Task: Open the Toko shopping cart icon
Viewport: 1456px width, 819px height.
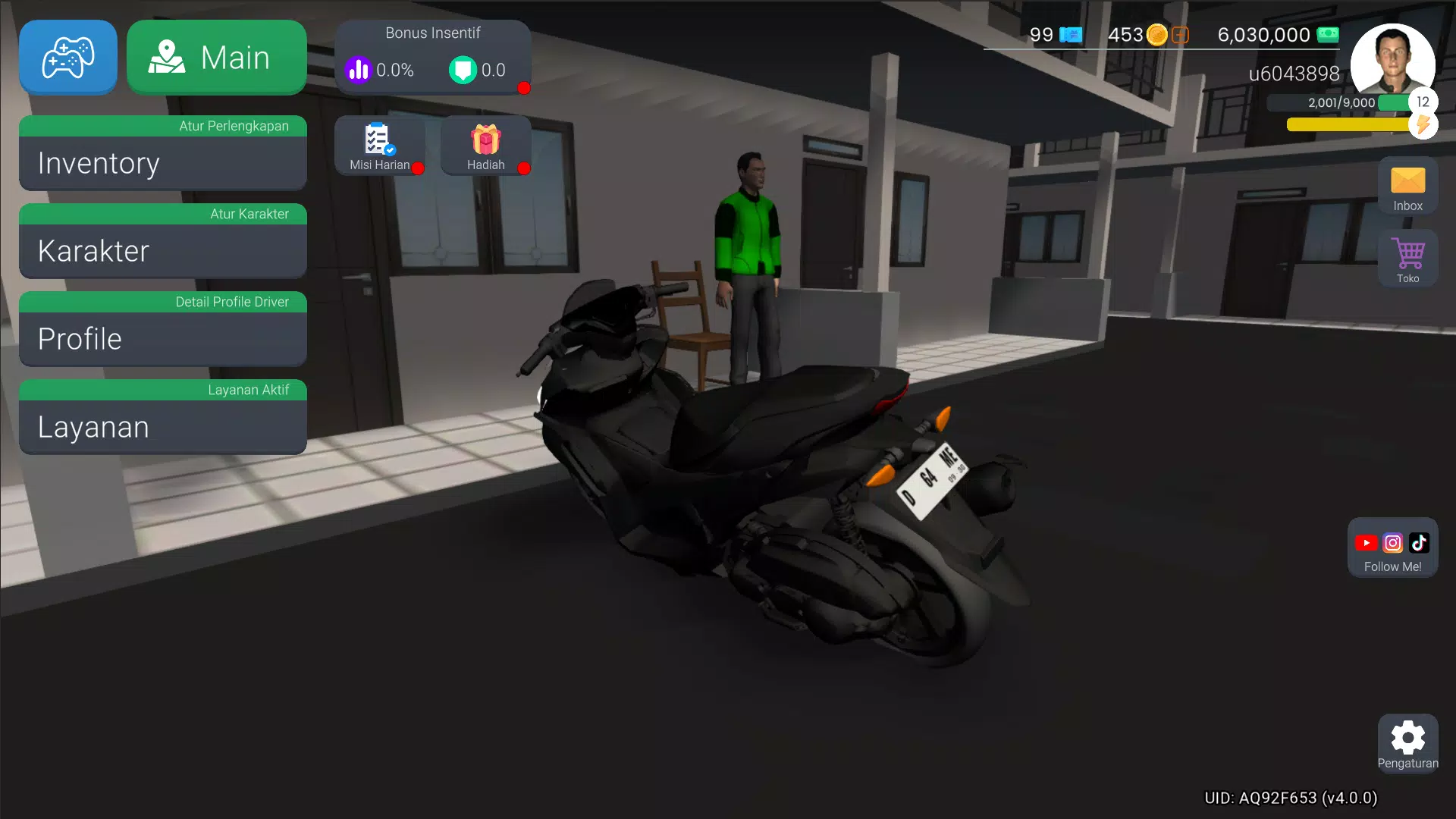Action: click(1409, 258)
